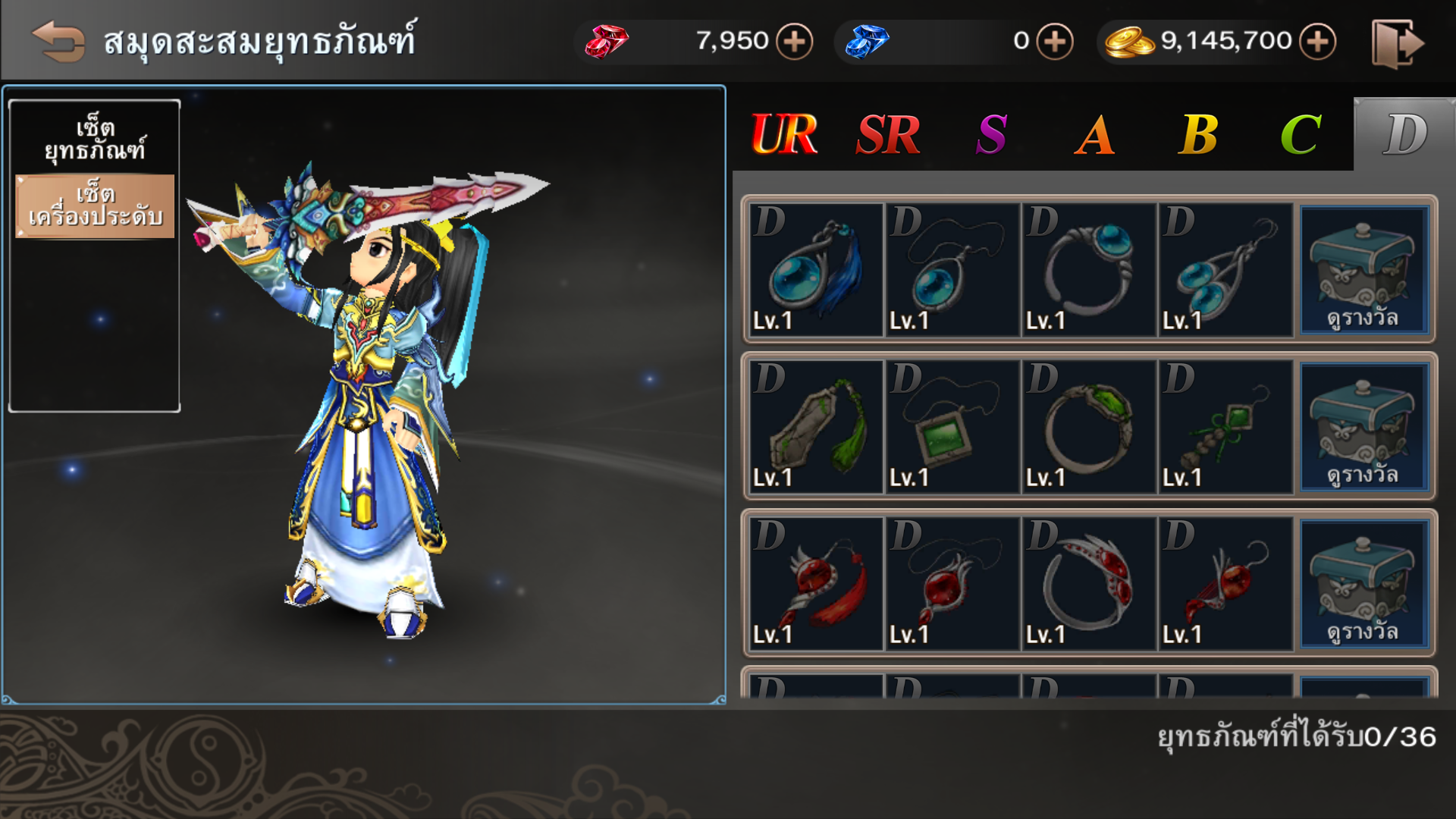The height and width of the screenshot is (819, 1456).
Task: Select the blue gem ring slot
Action: [1088, 270]
